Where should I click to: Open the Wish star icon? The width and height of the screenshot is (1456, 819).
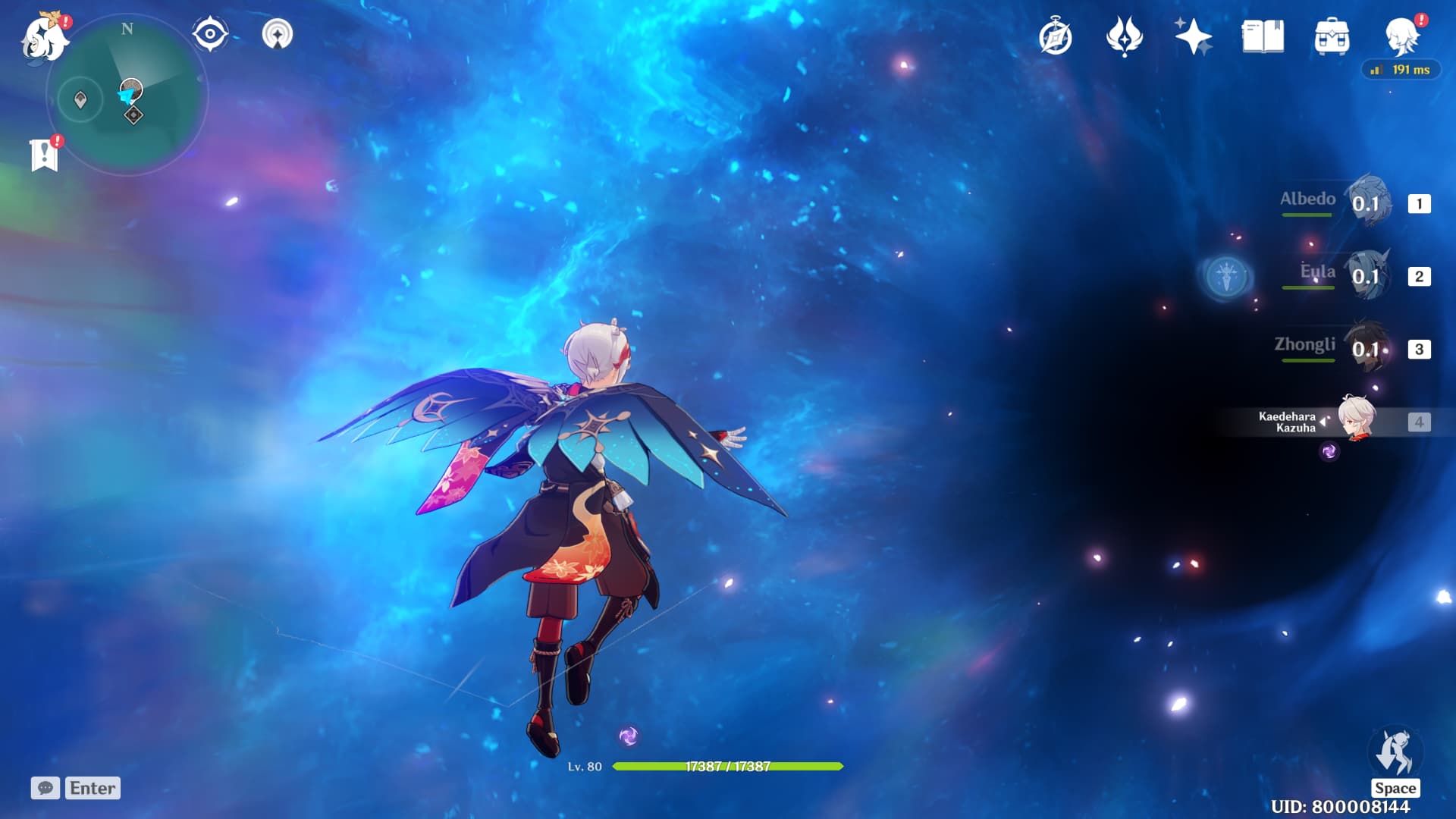[1193, 37]
